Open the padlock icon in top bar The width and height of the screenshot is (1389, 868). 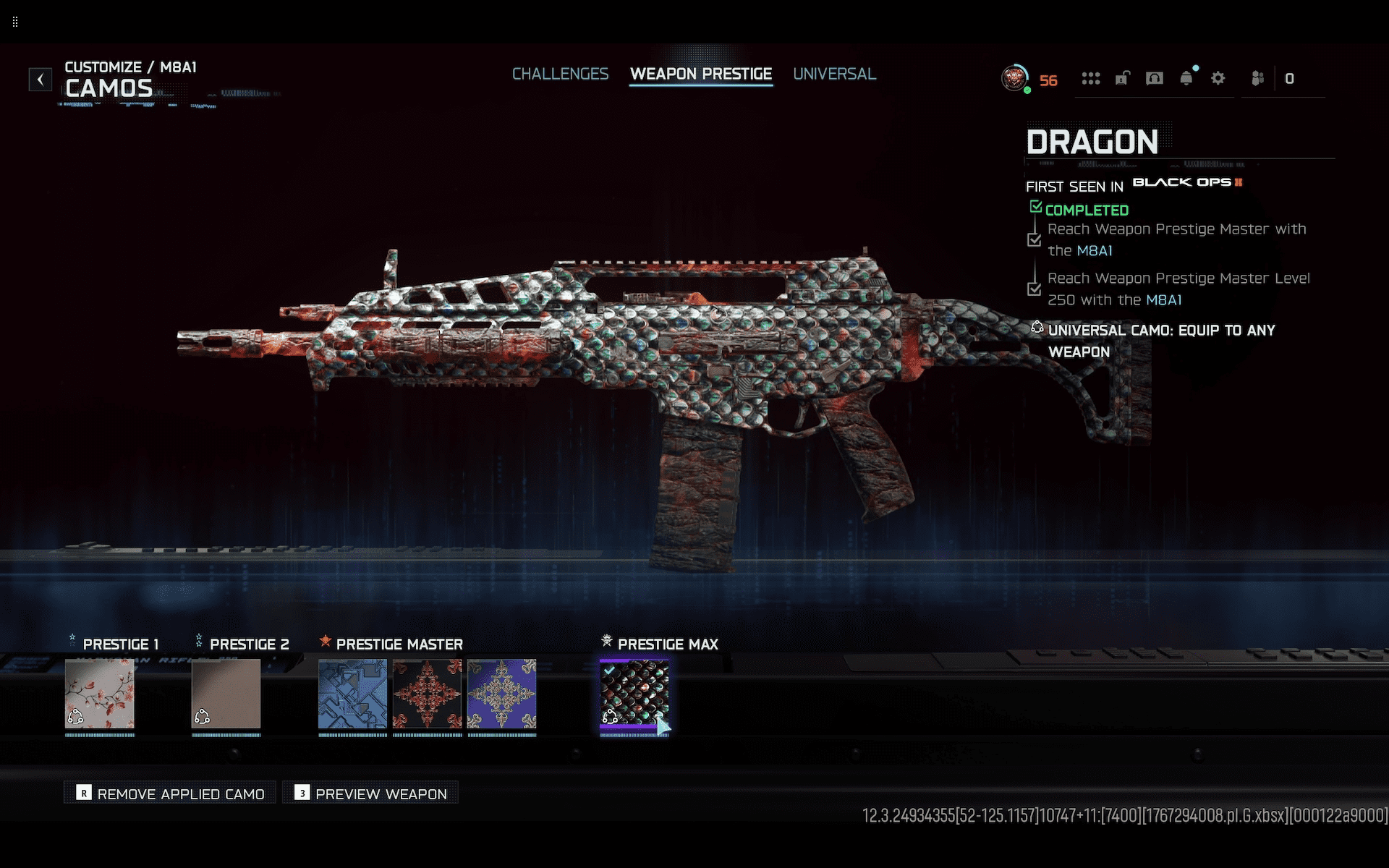[x=1123, y=78]
